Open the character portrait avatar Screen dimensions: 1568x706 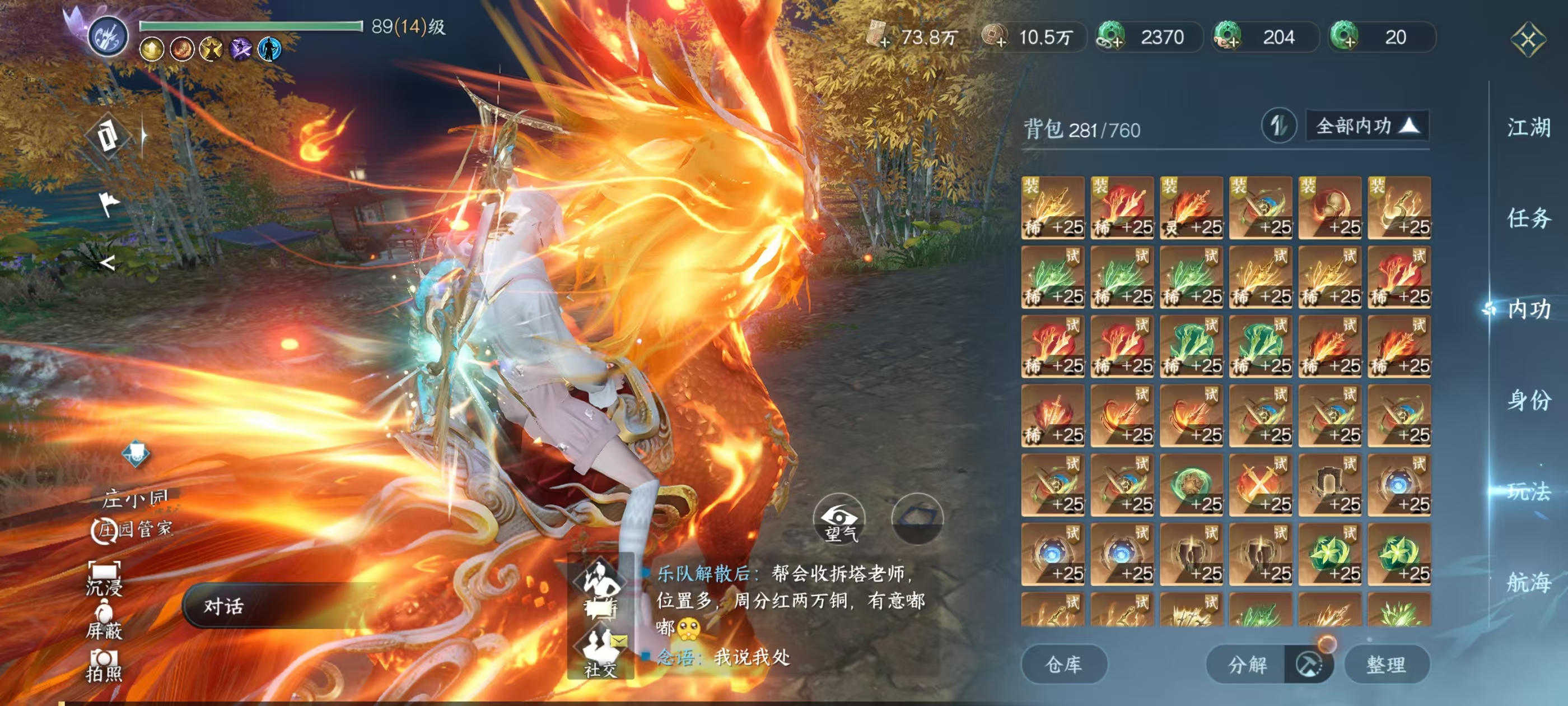(108, 36)
